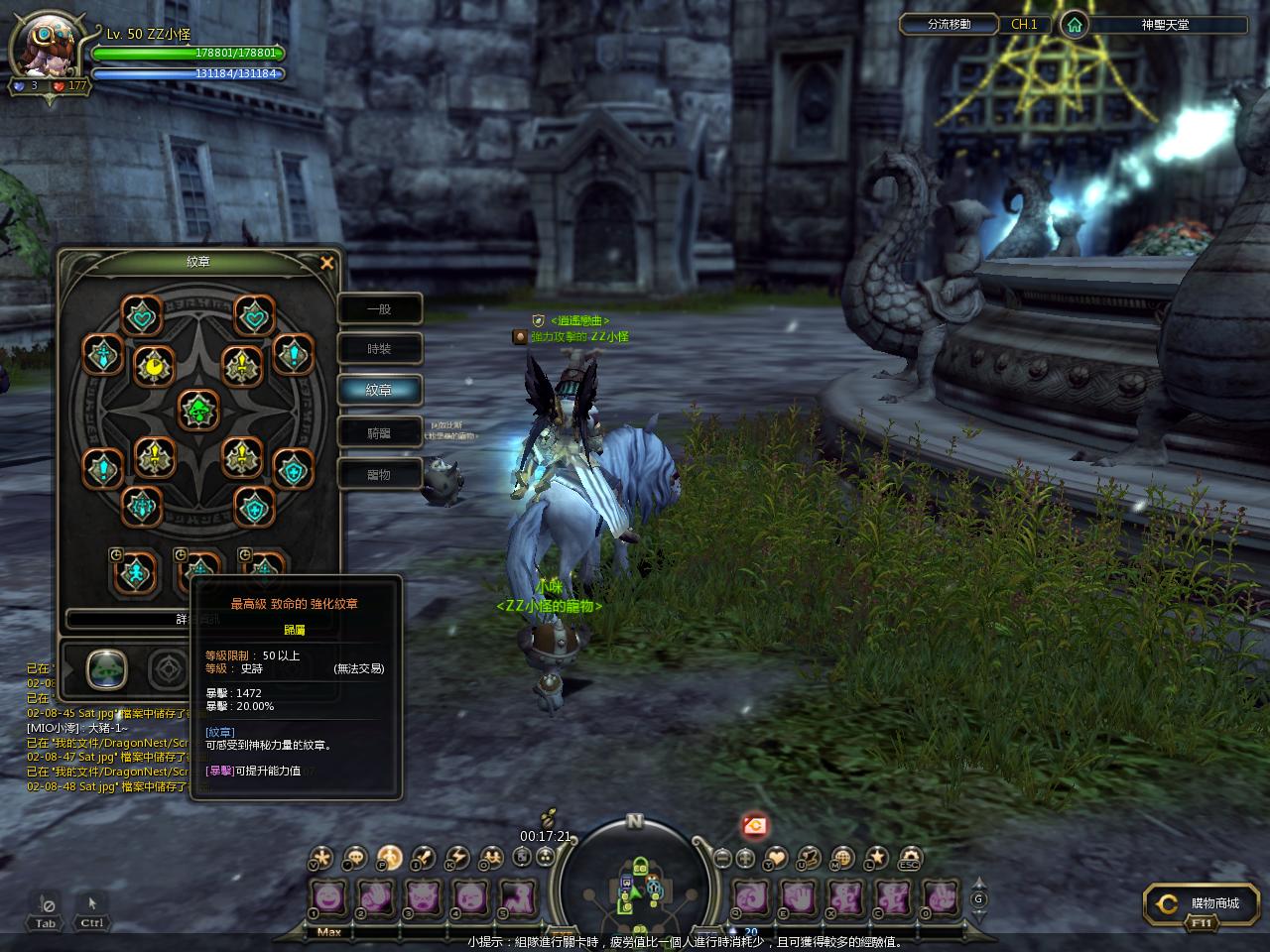Click the 分流移動 channel move button
Screen dimensions: 1270x952
point(949,25)
